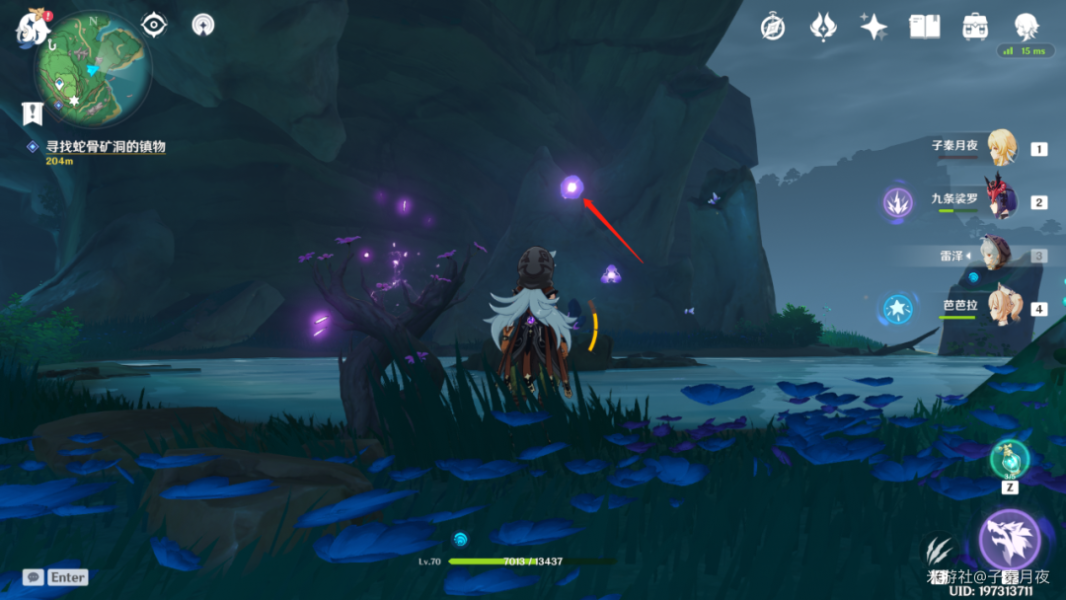Open the Paimon main menu
The height and width of the screenshot is (600, 1066).
[x=30, y=26]
